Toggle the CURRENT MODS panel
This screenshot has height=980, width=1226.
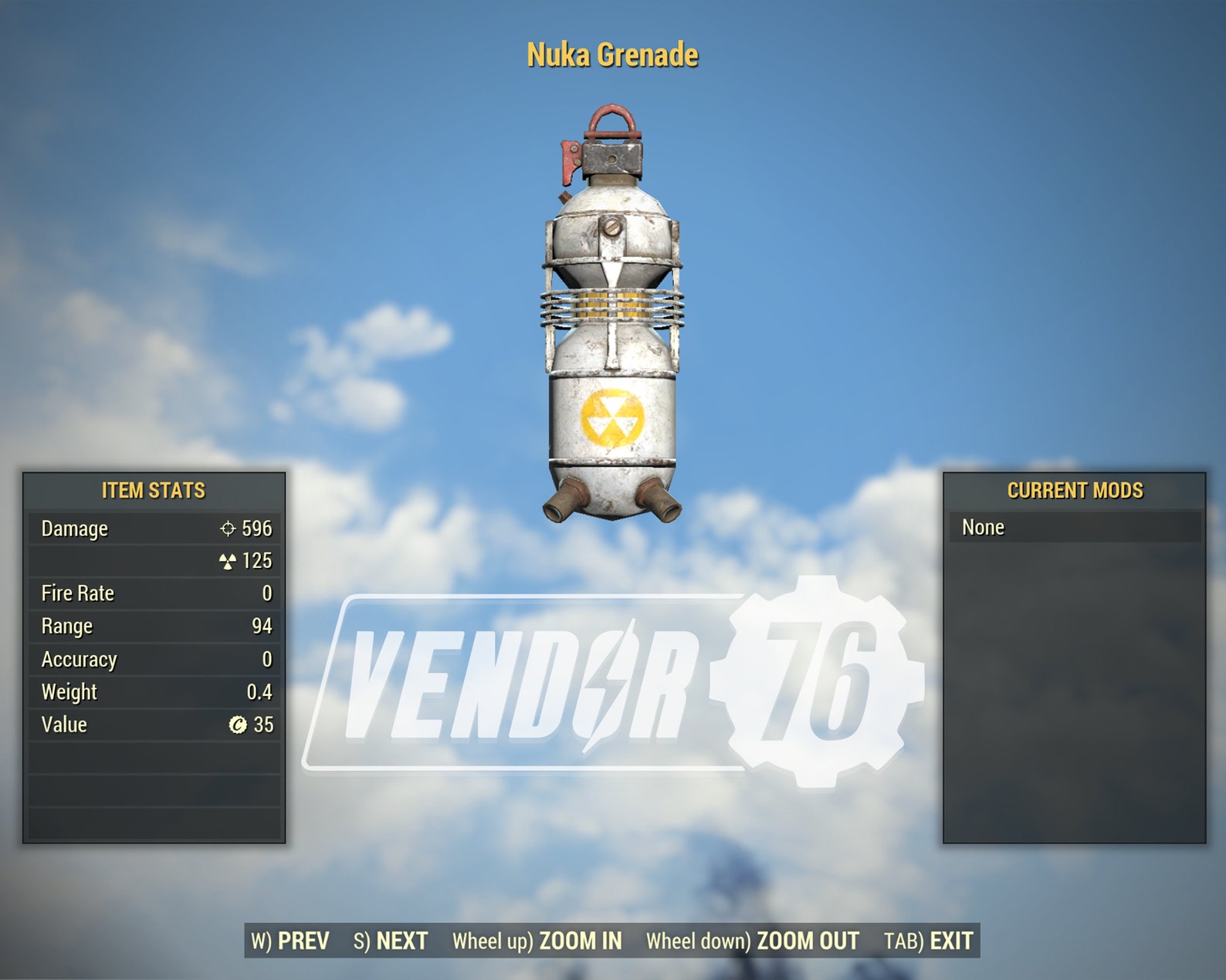[x=1075, y=491]
